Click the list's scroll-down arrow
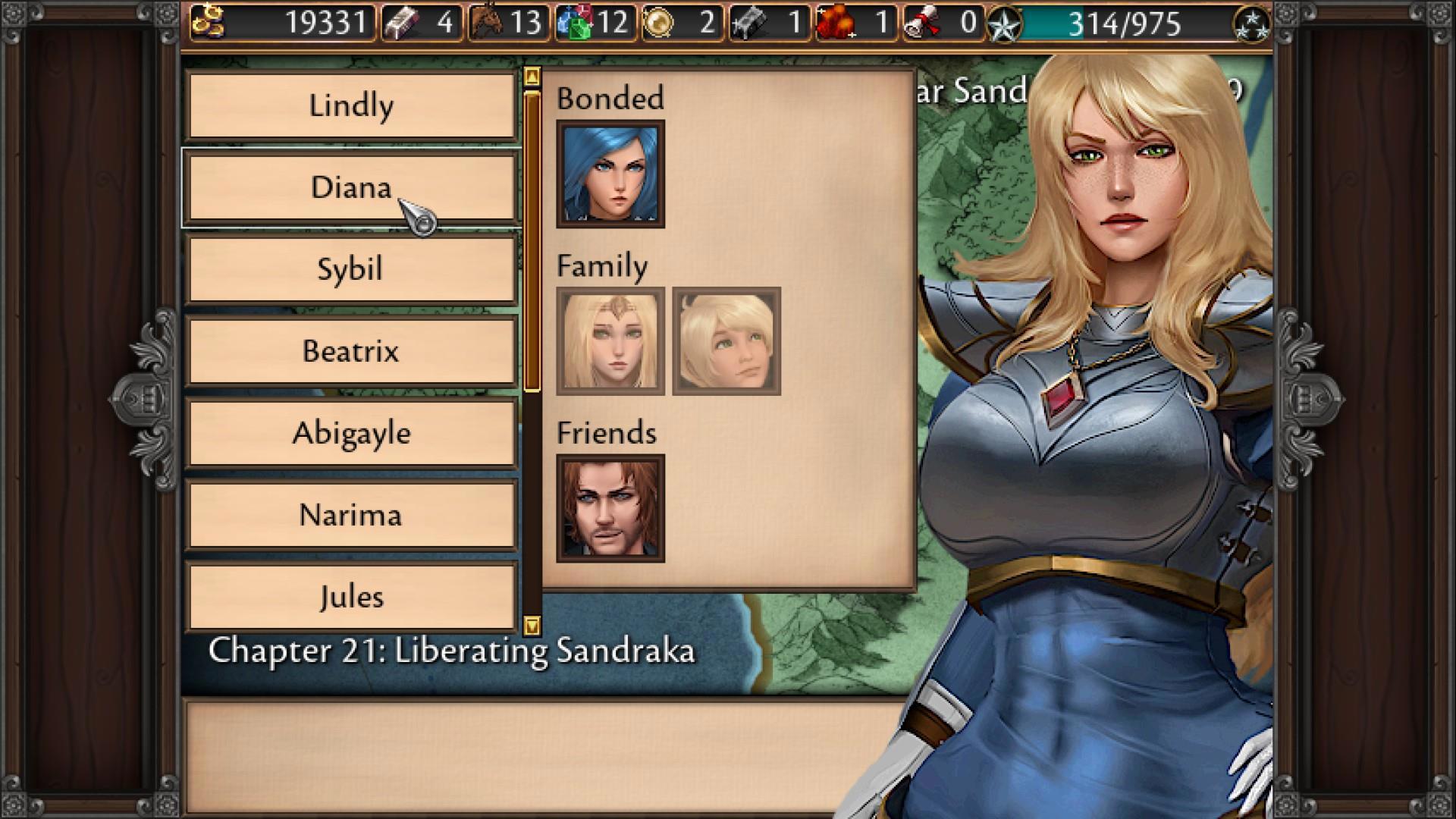This screenshot has width=1456, height=819. point(532,626)
